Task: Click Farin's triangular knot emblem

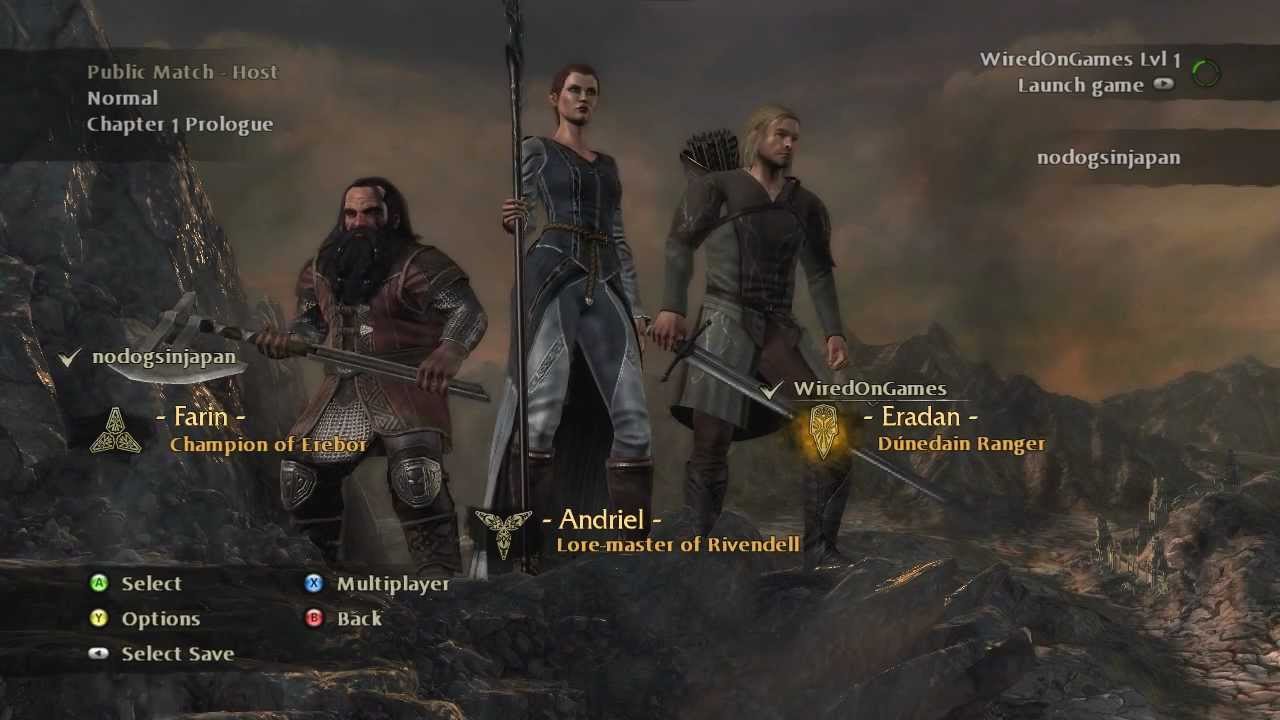Action: pos(116,430)
